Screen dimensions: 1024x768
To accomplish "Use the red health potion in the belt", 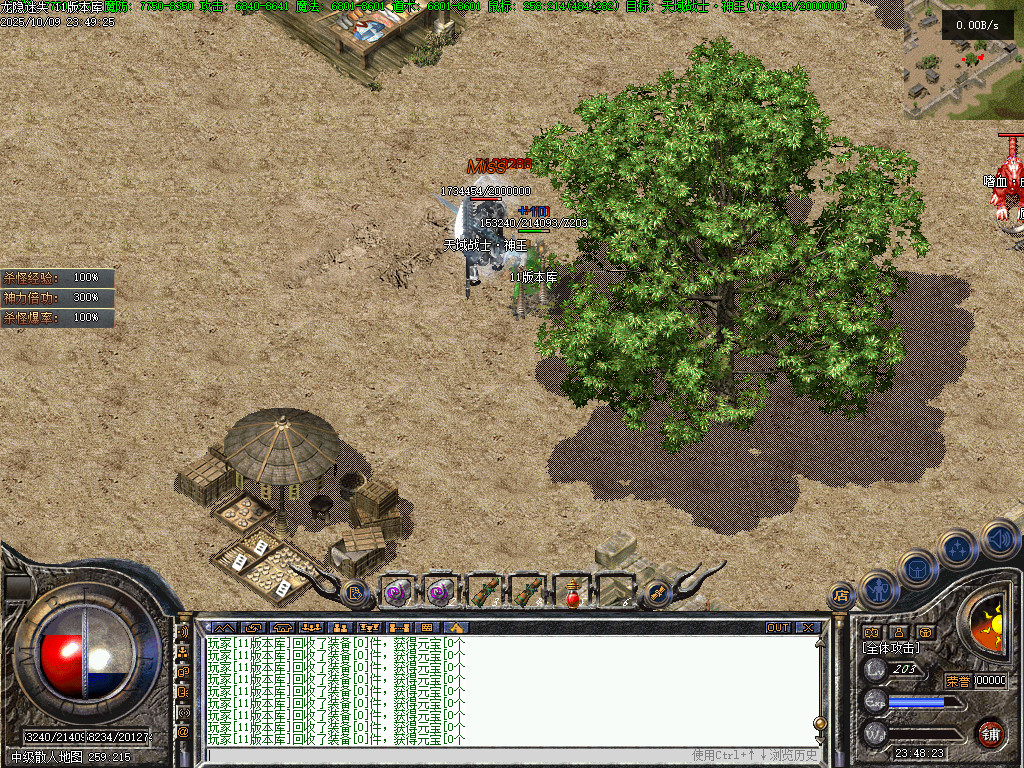I will 573,593.
